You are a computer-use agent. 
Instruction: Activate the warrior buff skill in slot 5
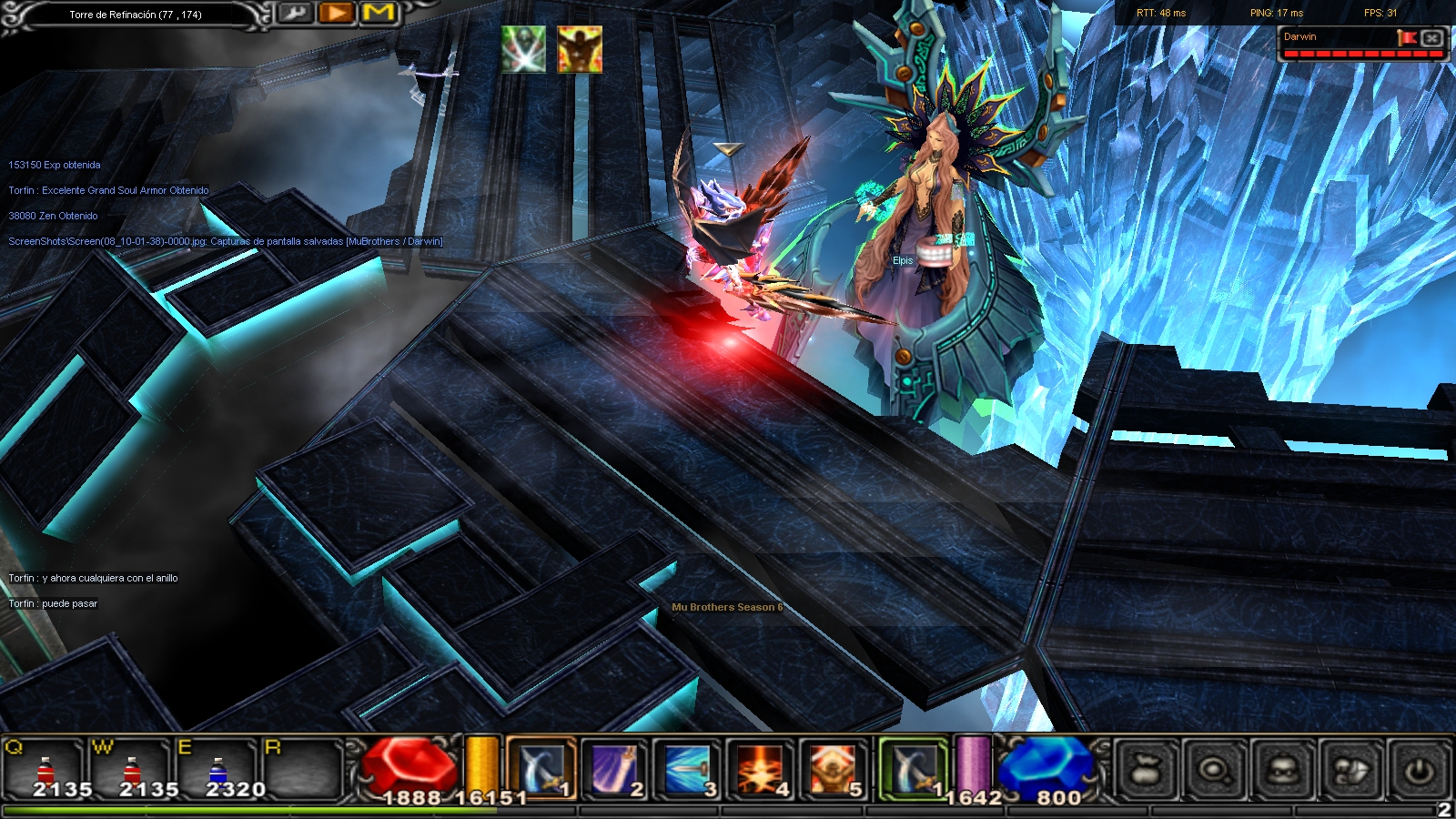[x=833, y=769]
